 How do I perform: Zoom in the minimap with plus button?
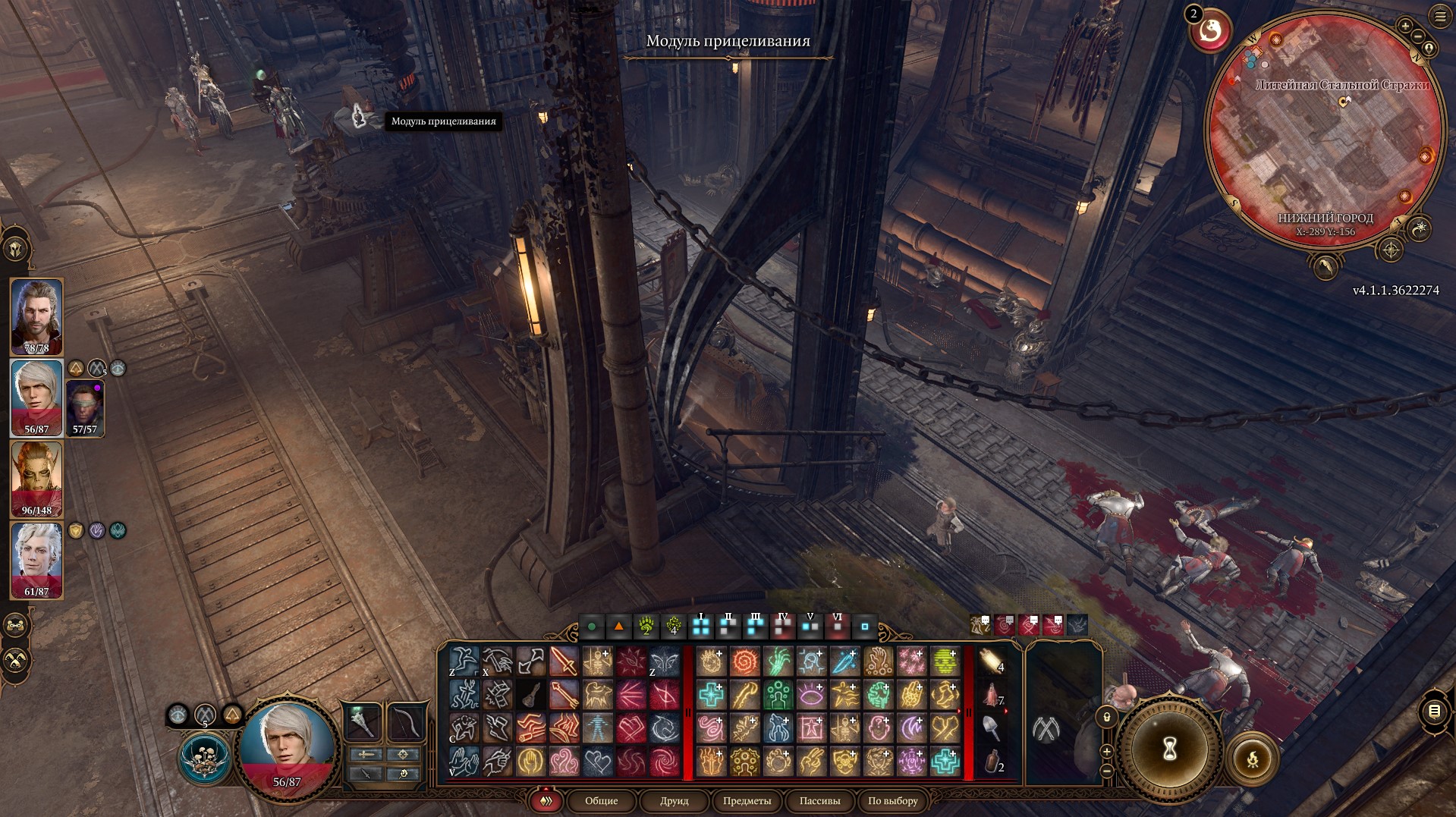tap(1405, 27)
